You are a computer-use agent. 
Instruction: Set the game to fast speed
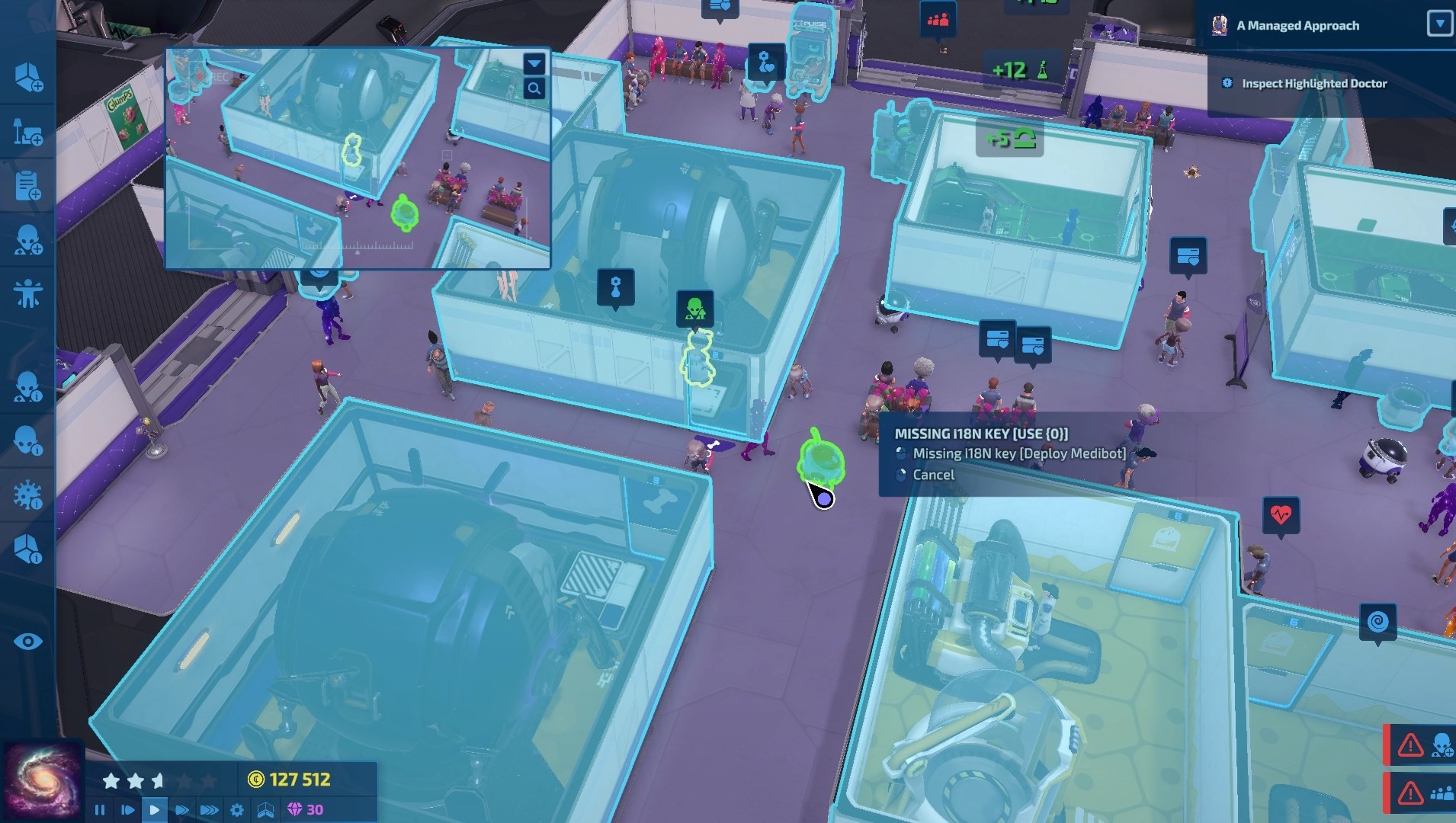(x=181, y=810)
